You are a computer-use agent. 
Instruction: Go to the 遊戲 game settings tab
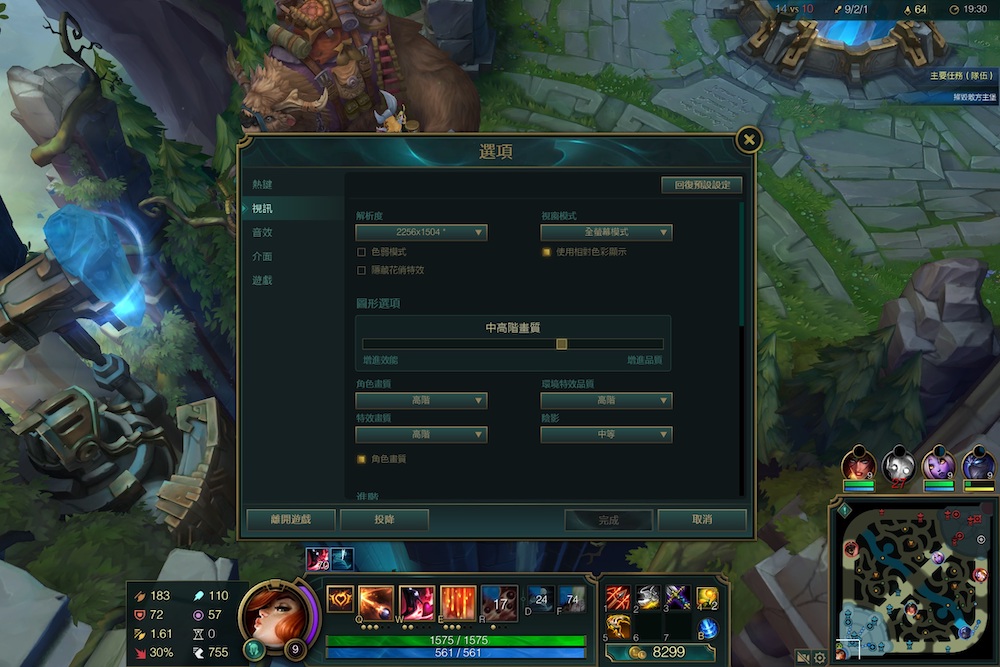click(262, 280)
